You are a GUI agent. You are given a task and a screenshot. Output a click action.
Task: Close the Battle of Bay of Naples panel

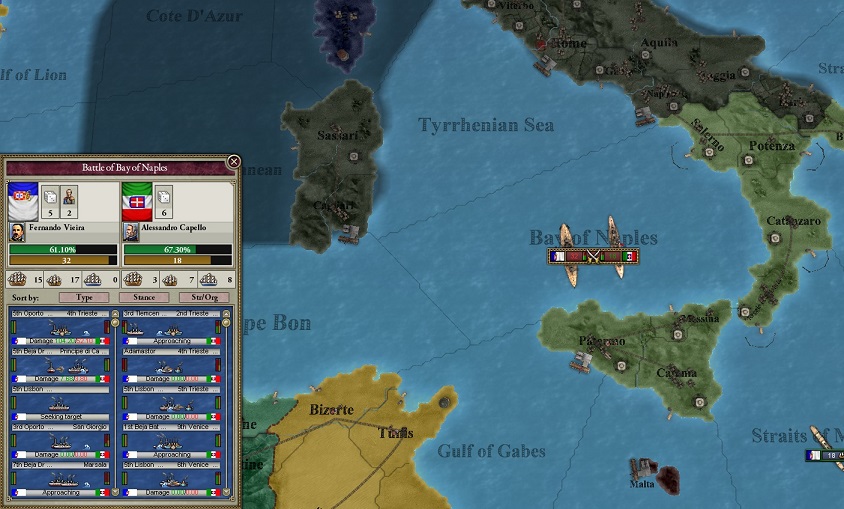234,161
